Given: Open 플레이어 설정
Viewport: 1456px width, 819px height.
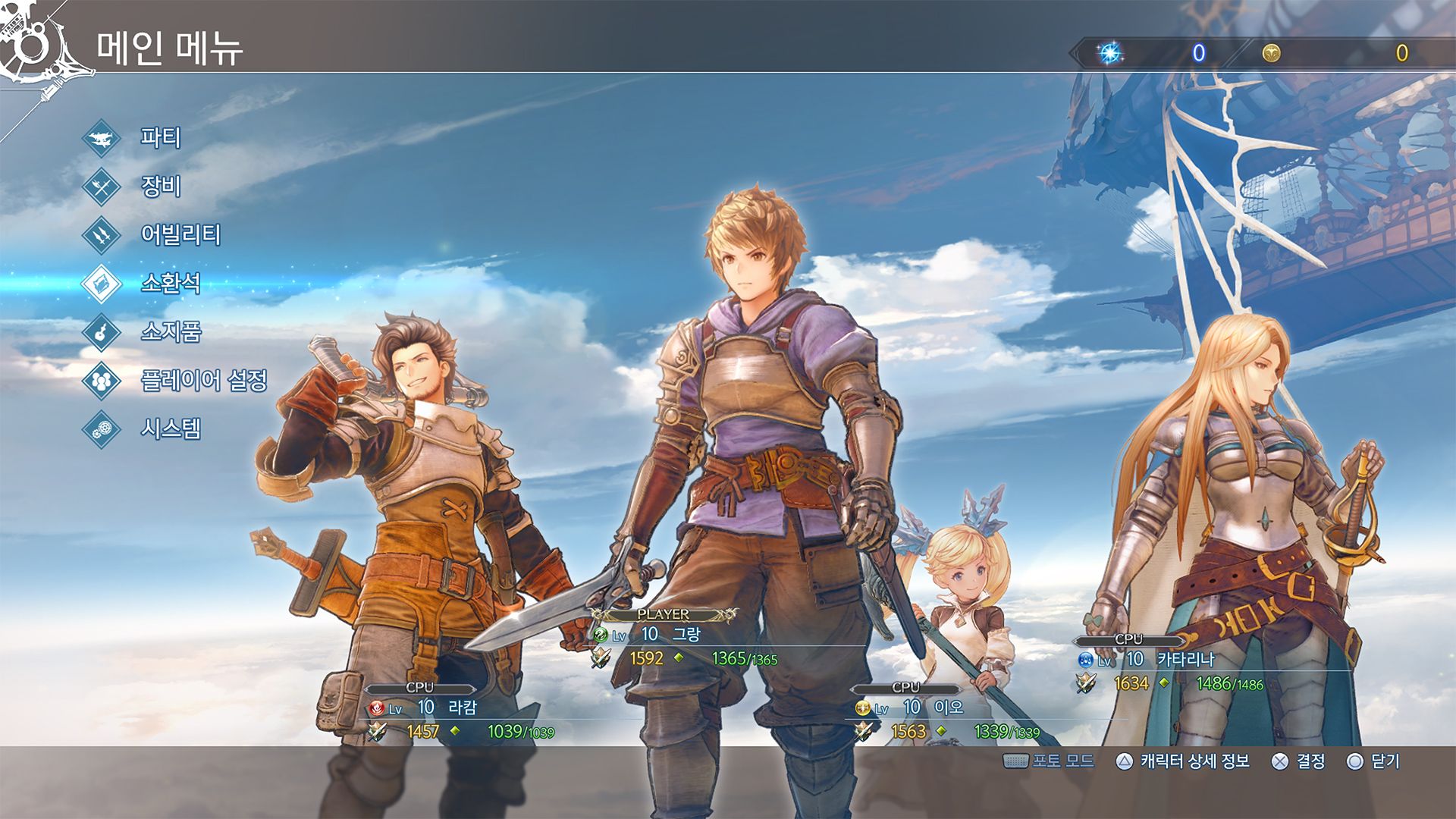Looking at the screenshot, I should tap(203, 381).
